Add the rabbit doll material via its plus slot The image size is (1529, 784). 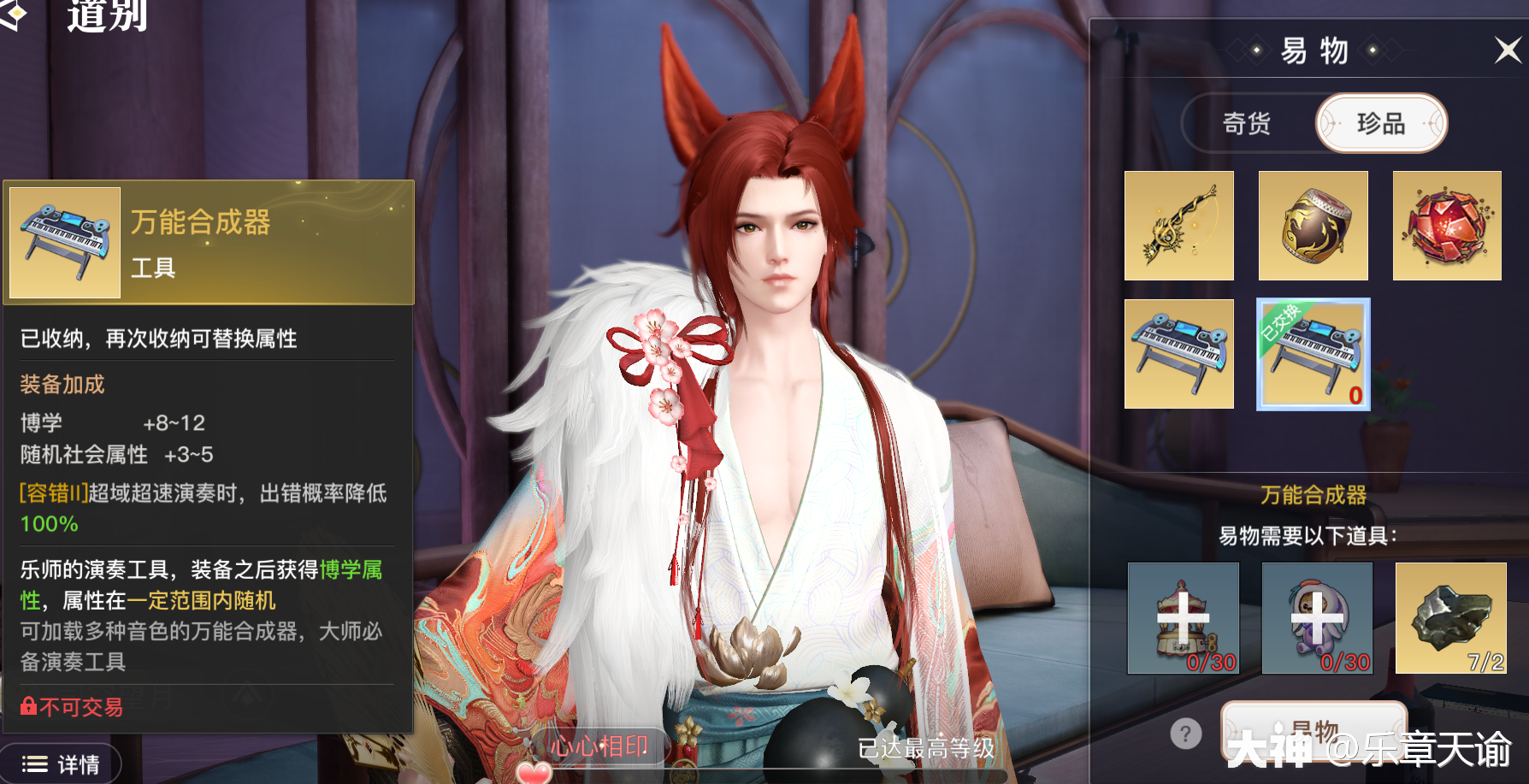coord(1316,618)
